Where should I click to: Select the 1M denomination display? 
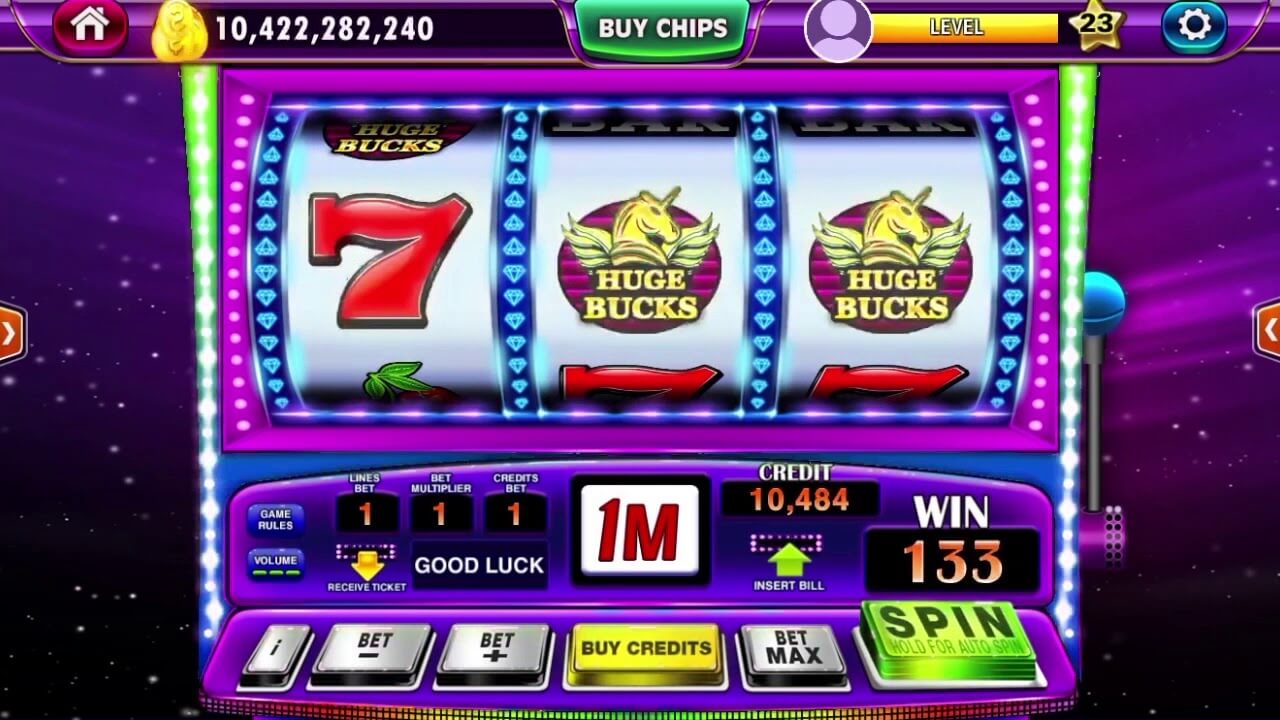point(640,530)
